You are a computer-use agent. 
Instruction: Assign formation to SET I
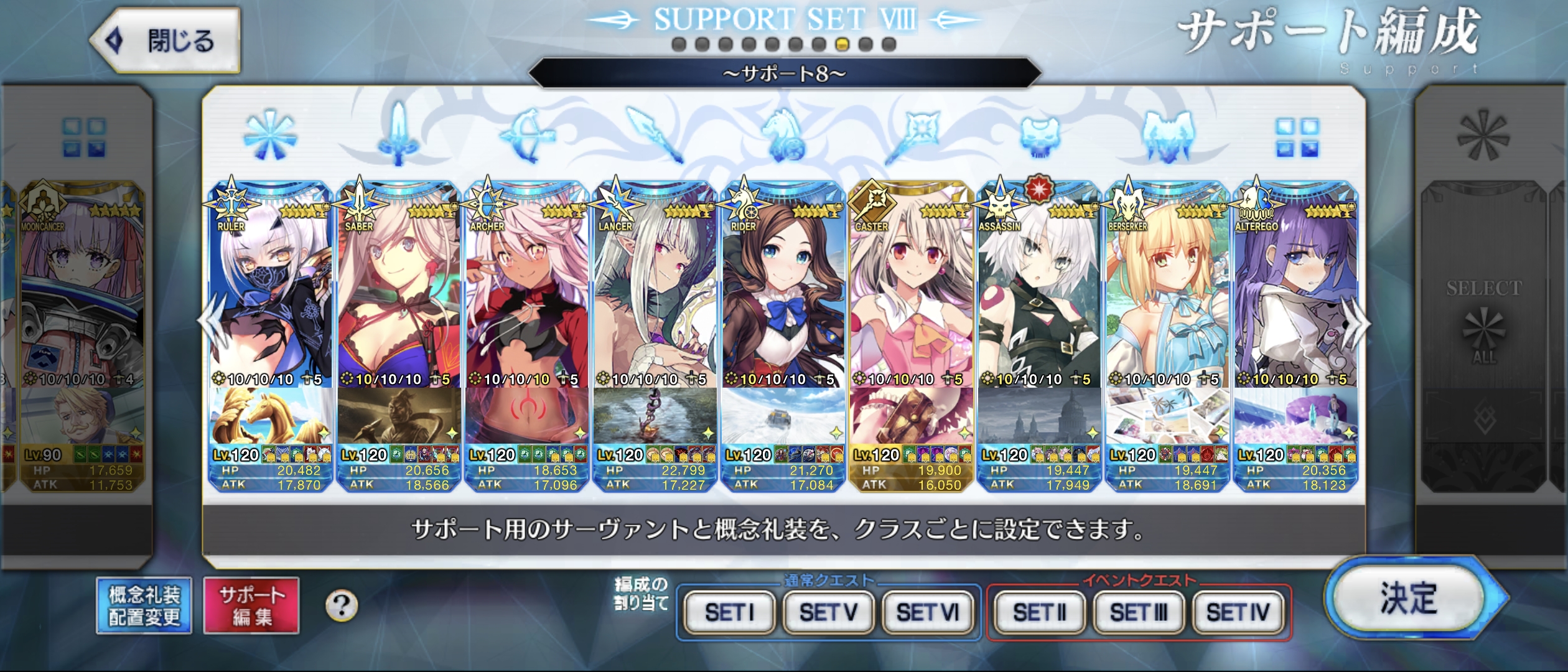point(729,612)
